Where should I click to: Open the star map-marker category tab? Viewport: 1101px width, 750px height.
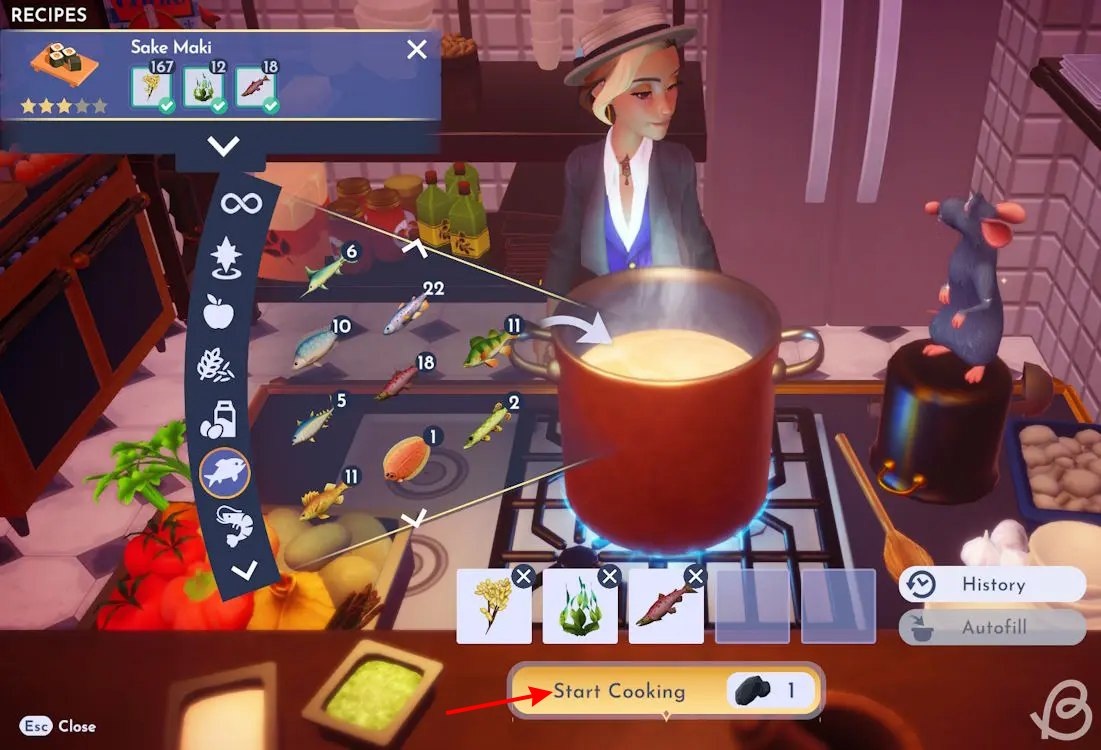tap(227, 258)
